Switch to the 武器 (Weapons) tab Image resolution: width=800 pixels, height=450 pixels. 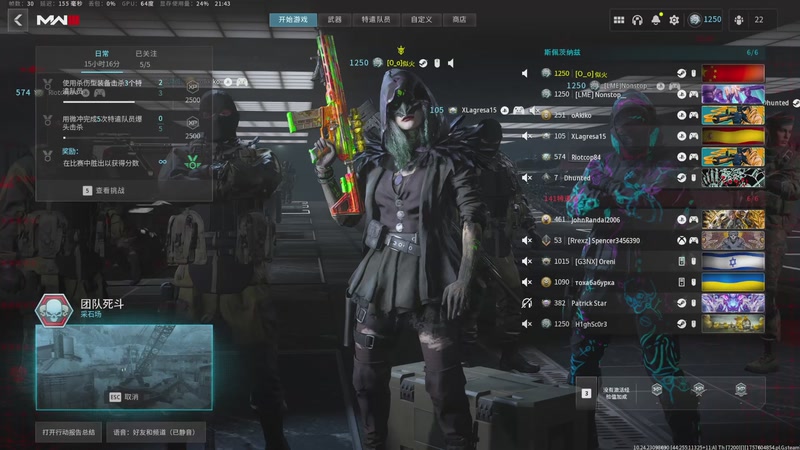tap(335, 19)
